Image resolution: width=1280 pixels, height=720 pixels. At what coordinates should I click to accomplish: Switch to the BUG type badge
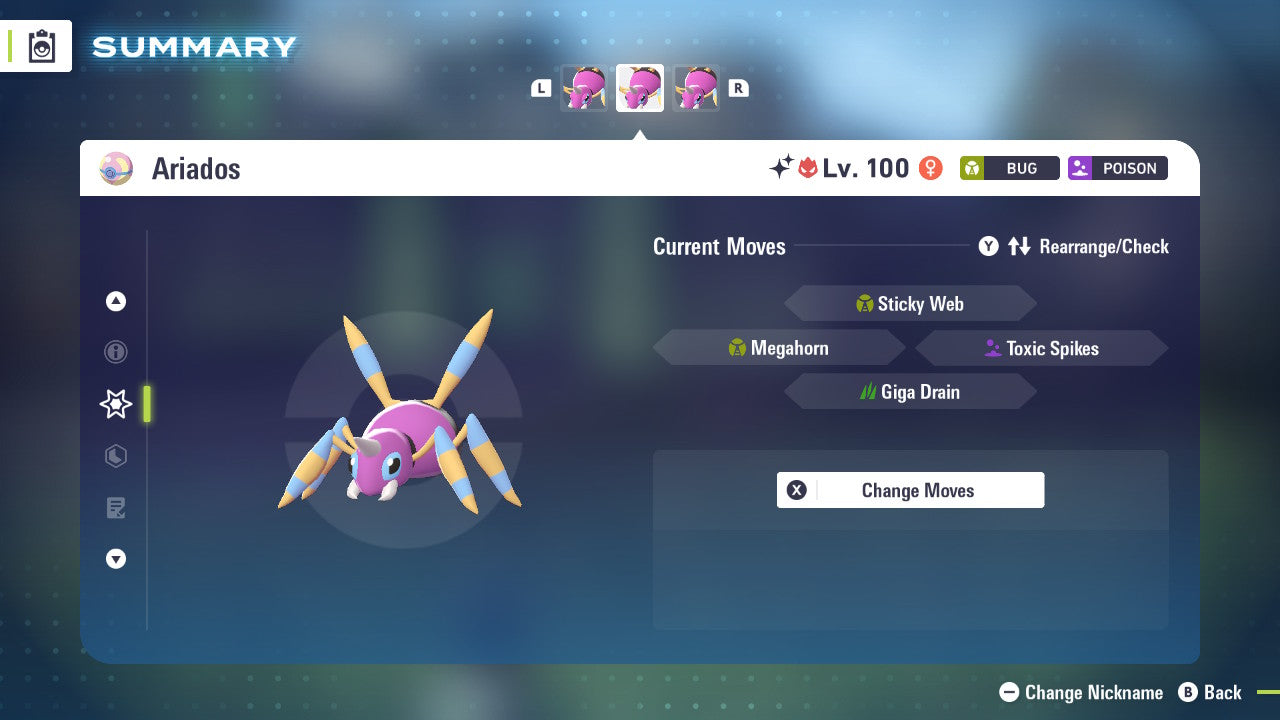1009,168
